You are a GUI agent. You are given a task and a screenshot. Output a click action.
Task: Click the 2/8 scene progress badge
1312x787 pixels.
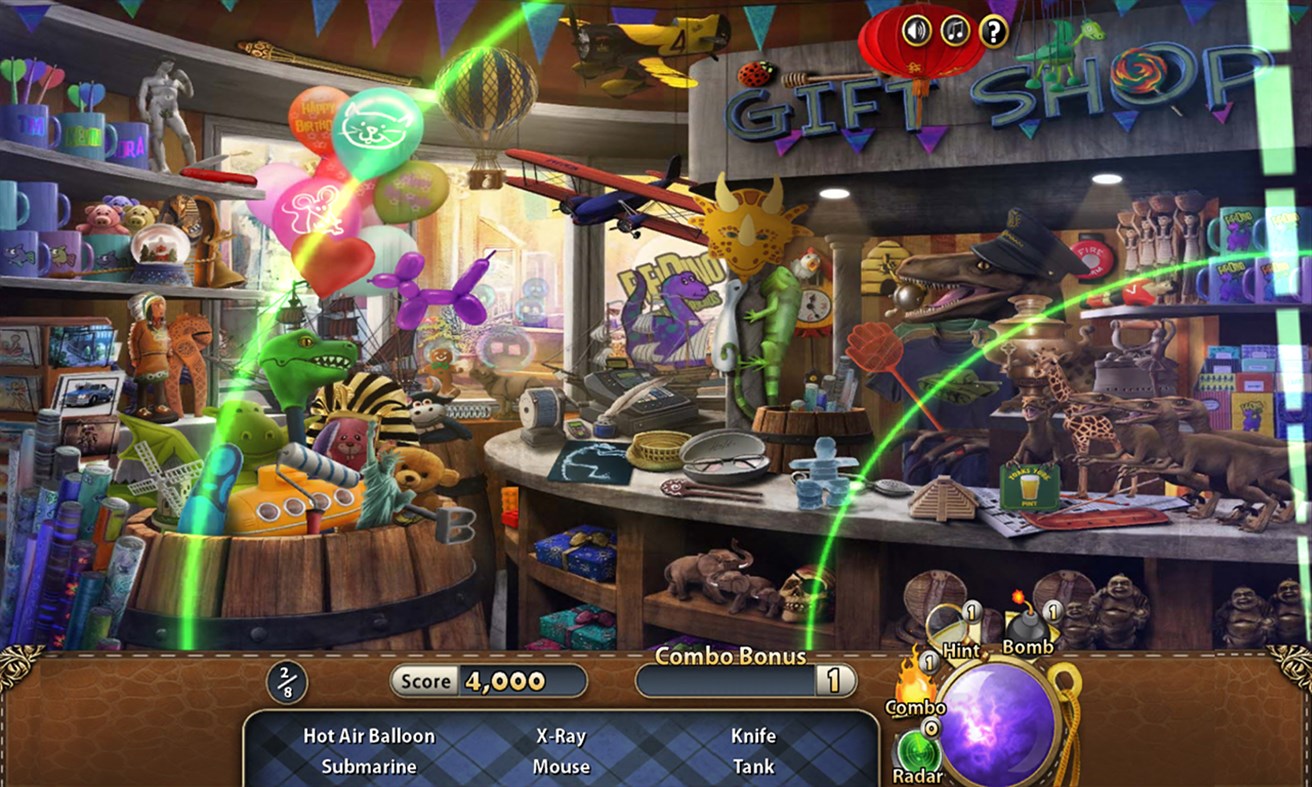click(286, 680)
